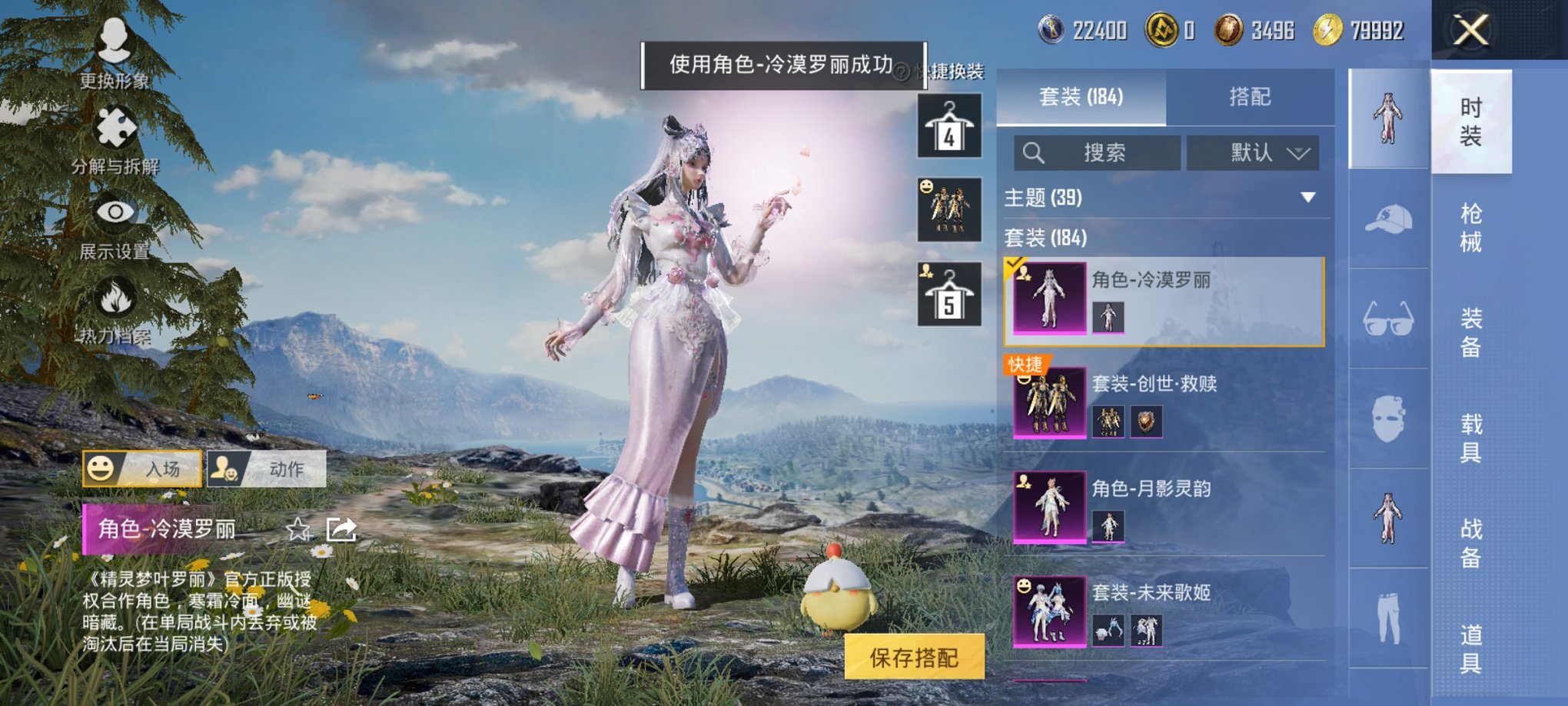Screen dimensions: 1568x706
Task: Switch to the 搭配 tab
Action: coord(1251,98)
